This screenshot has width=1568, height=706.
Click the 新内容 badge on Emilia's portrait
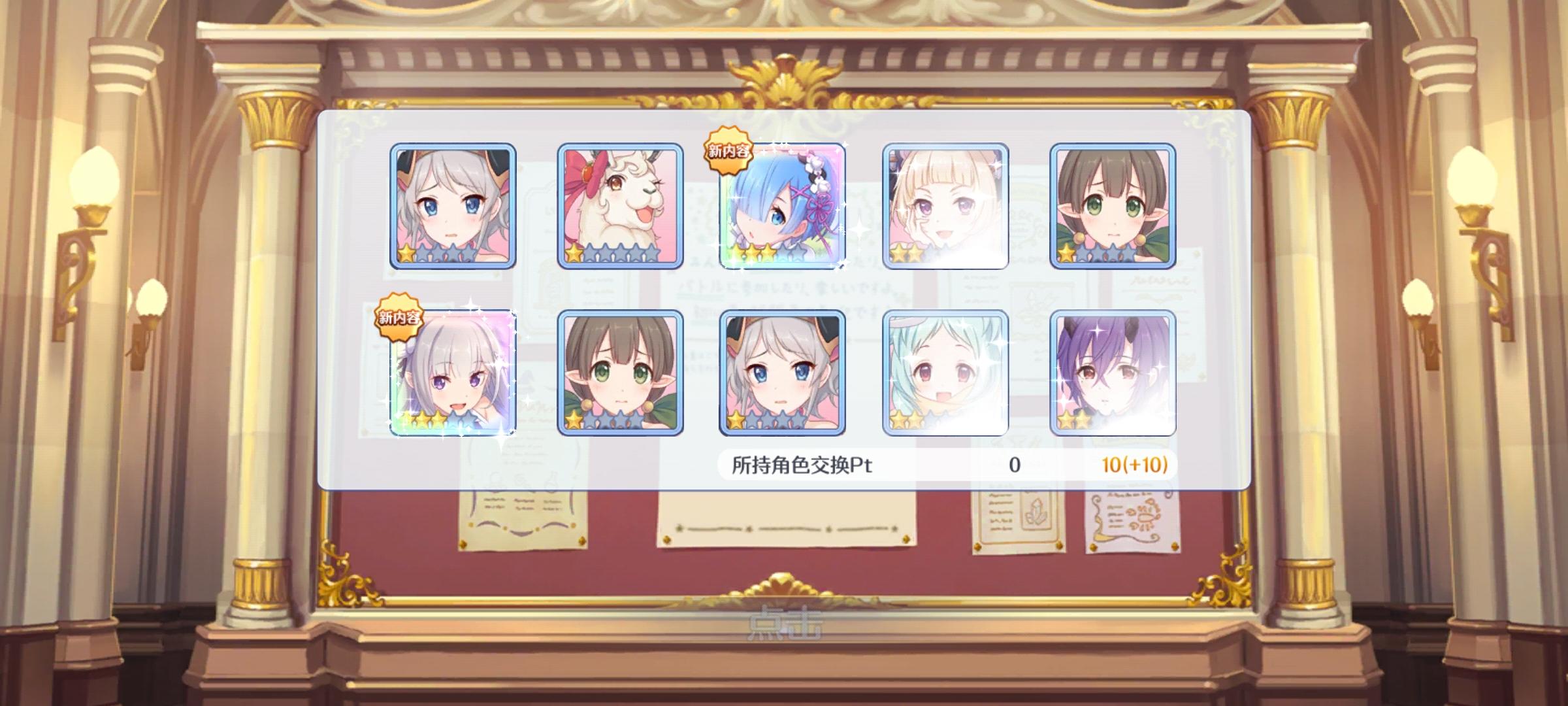(398, 318)
